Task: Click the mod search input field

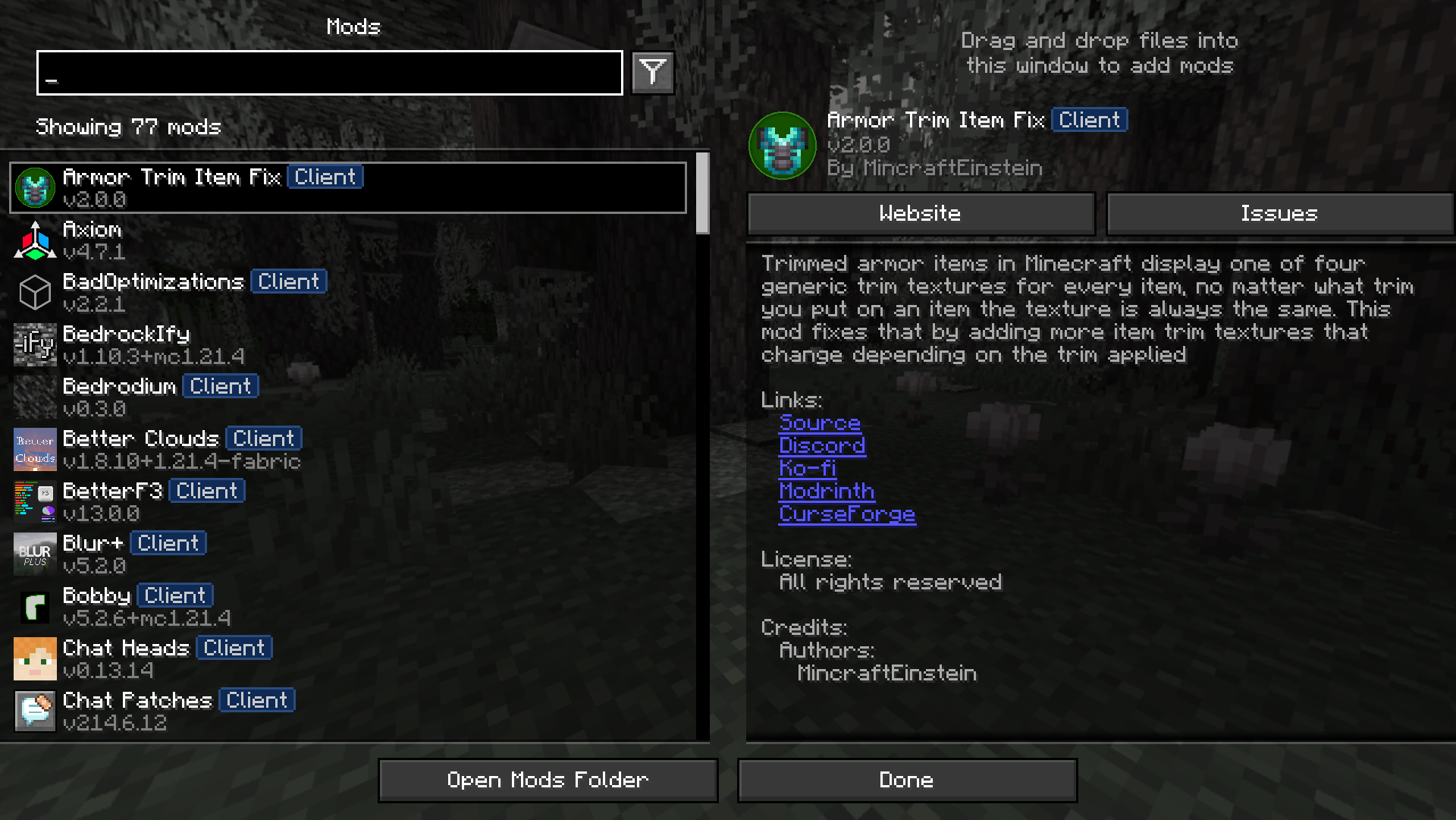Action: pos(328,73)
